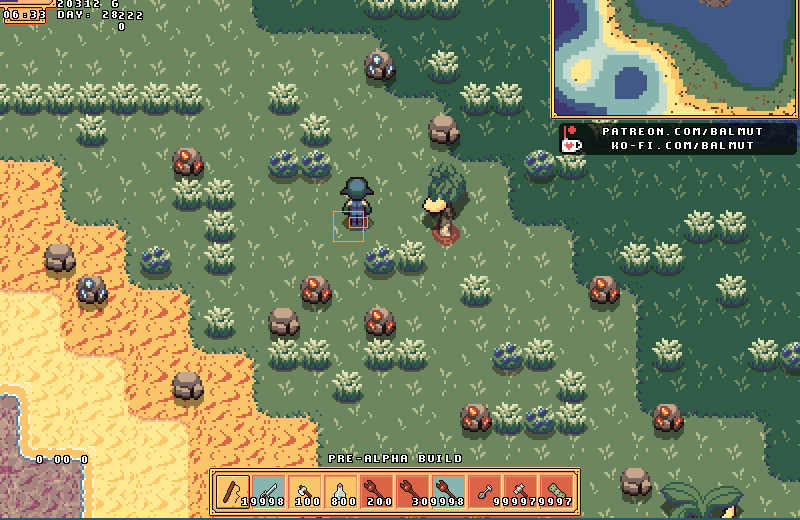Equip the hammer in the hotbar
The width and height of the screenshot is (800, 520).
[x=521, y=491]
